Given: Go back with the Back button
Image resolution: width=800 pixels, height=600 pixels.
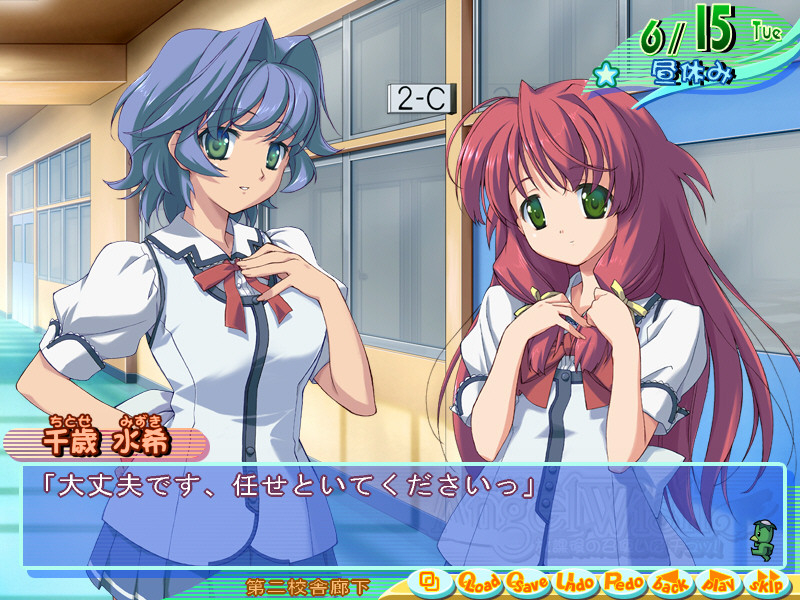Looking at the screenshot, I should click(672, 581).
